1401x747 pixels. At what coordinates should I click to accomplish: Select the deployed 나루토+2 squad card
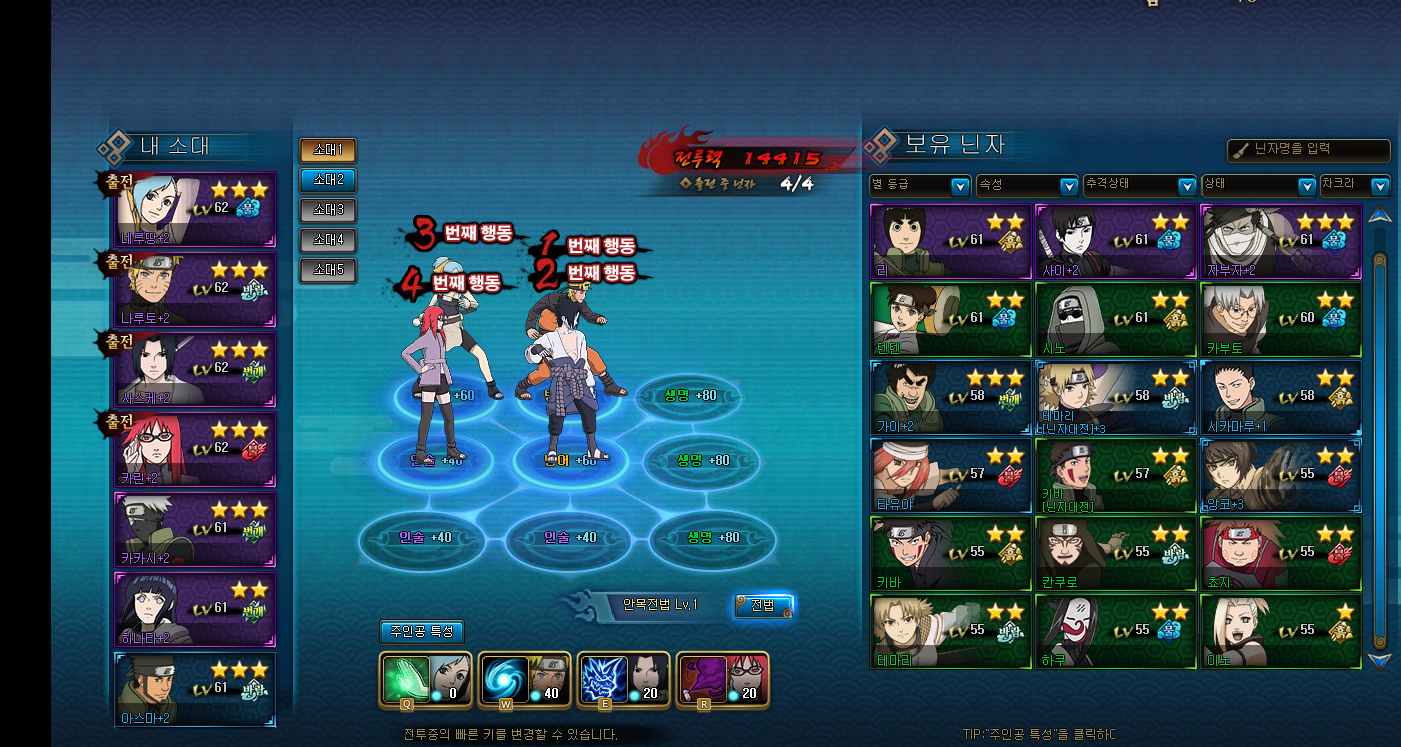pyautogui.click(x=196, y=289)
